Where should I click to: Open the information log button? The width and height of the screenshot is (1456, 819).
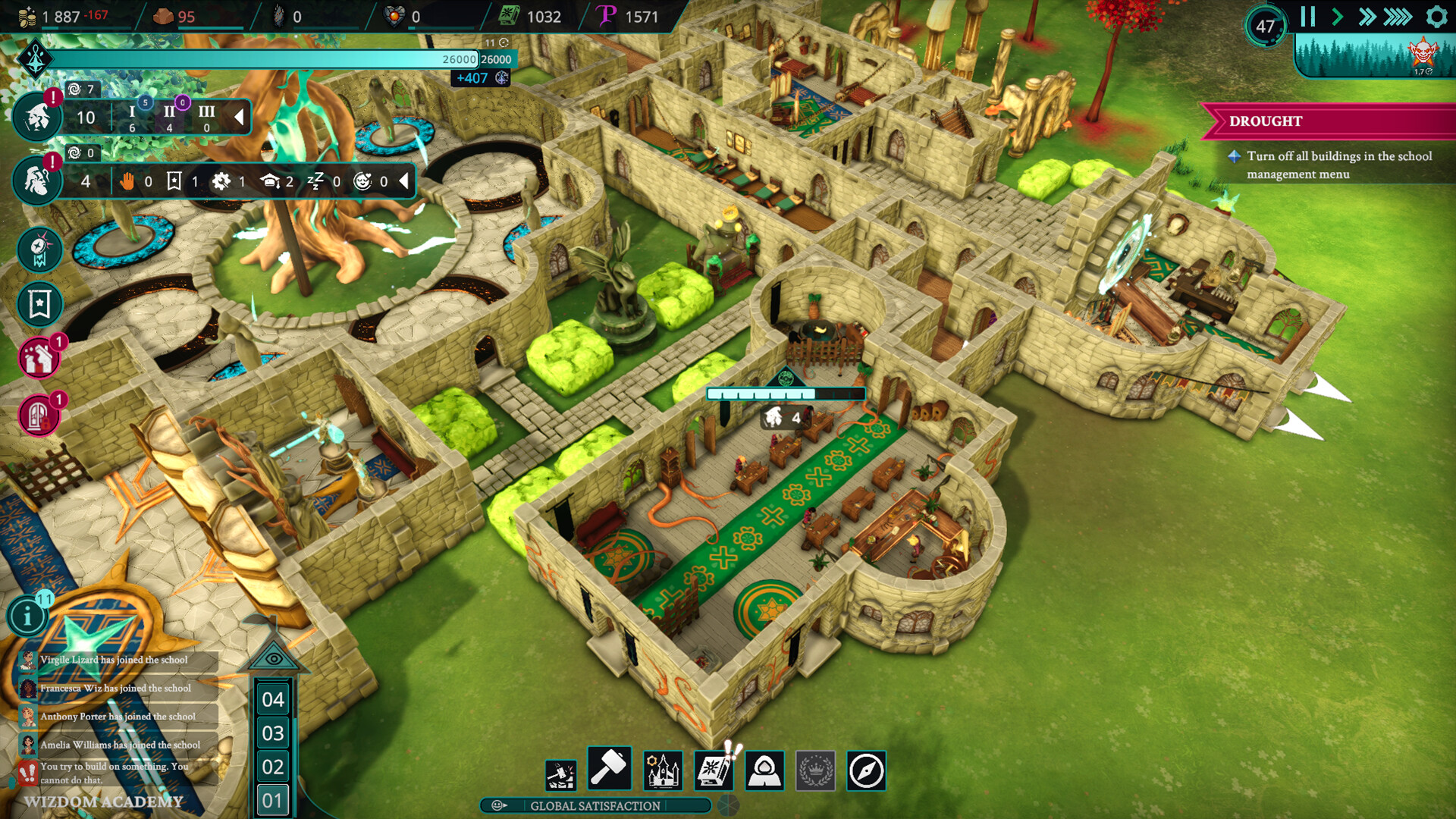28,616
